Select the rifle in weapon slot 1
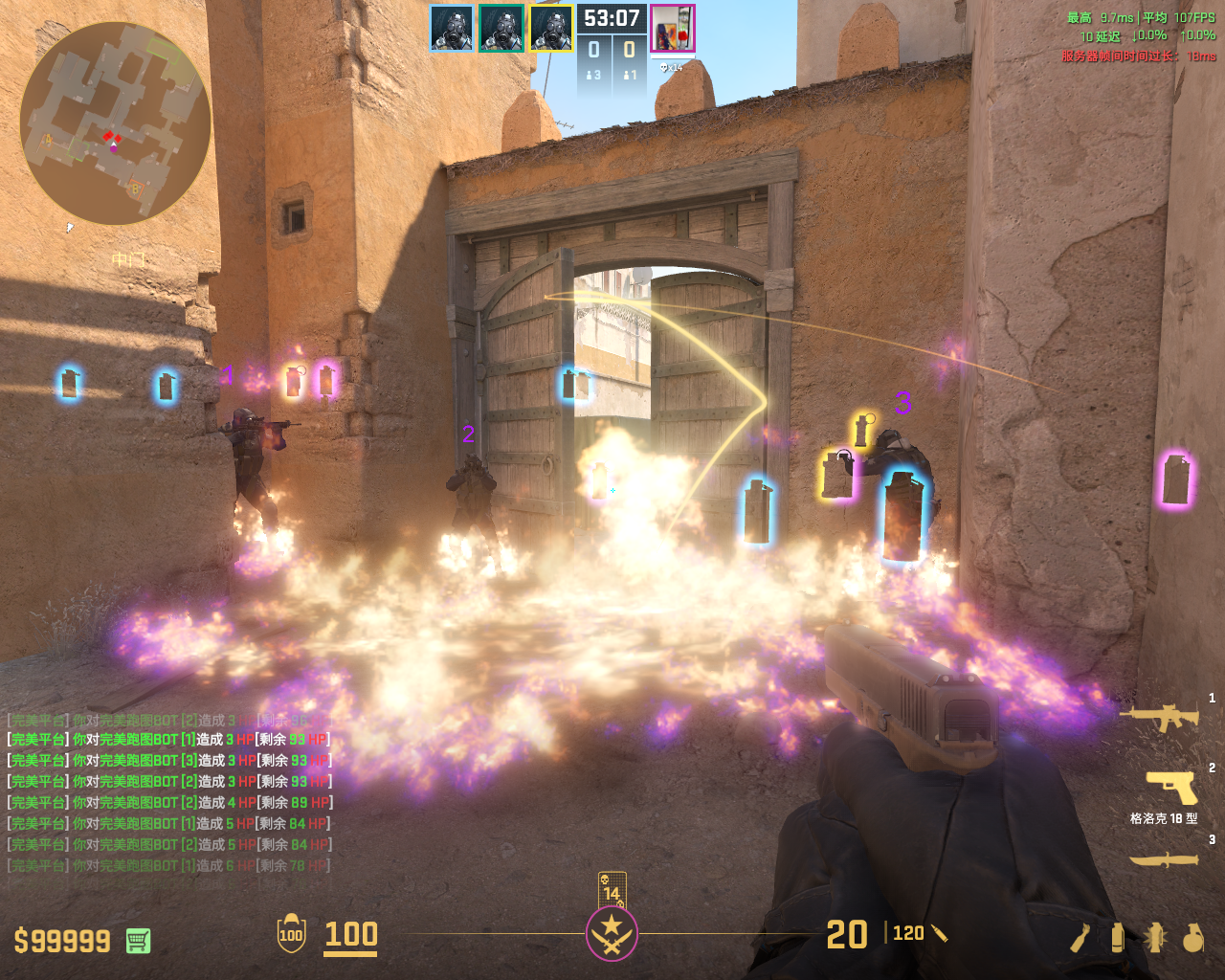This screenshot has height=980, width=1225. coord(1160,717)
